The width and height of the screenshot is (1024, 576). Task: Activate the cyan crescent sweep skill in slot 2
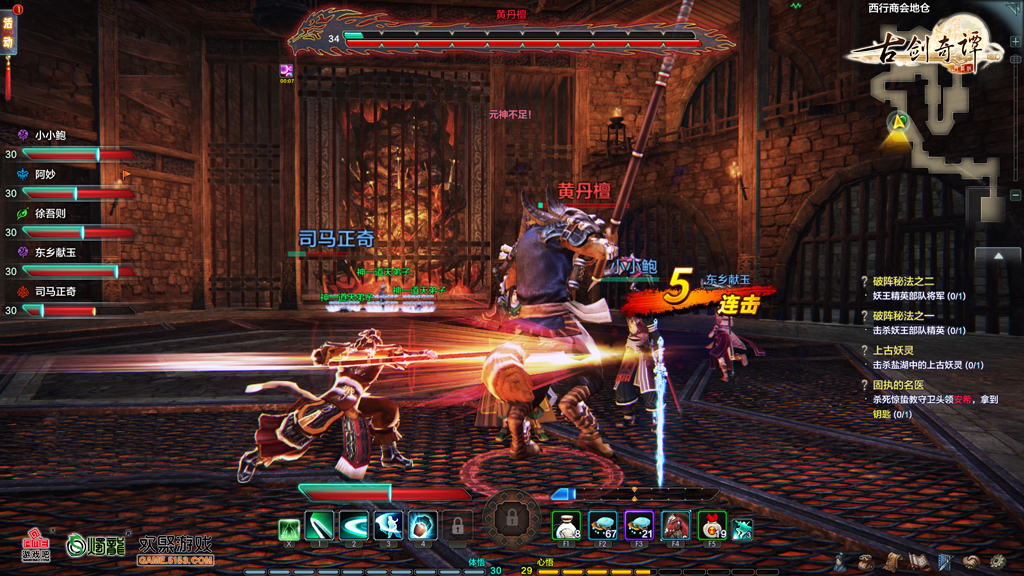click(x=354, y=525)
